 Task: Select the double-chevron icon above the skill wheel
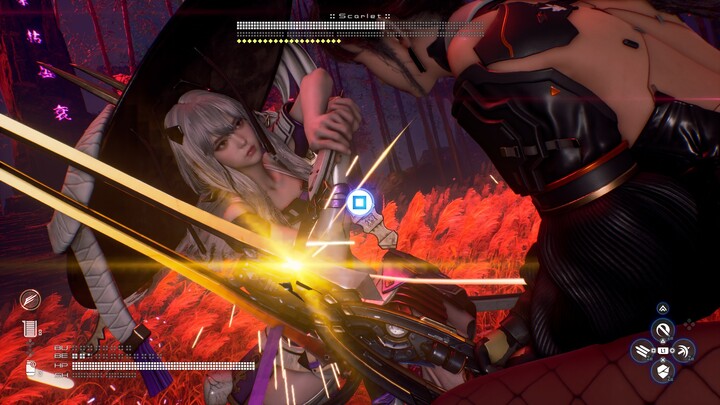coord(662,309)
